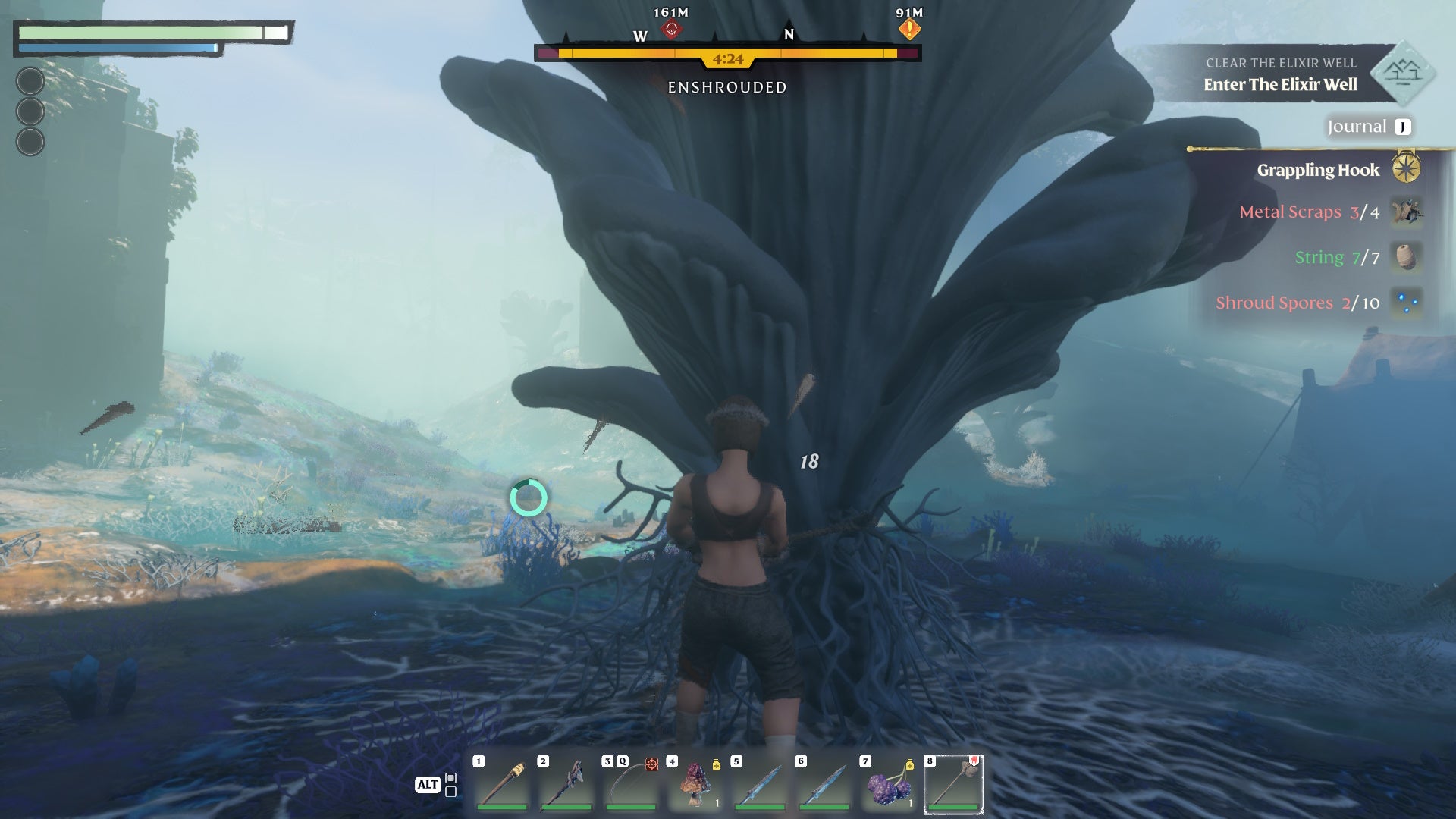Use the mushroom in hotbar slot 4
The width and height of the screenshot is (1456, 819).
695,783
